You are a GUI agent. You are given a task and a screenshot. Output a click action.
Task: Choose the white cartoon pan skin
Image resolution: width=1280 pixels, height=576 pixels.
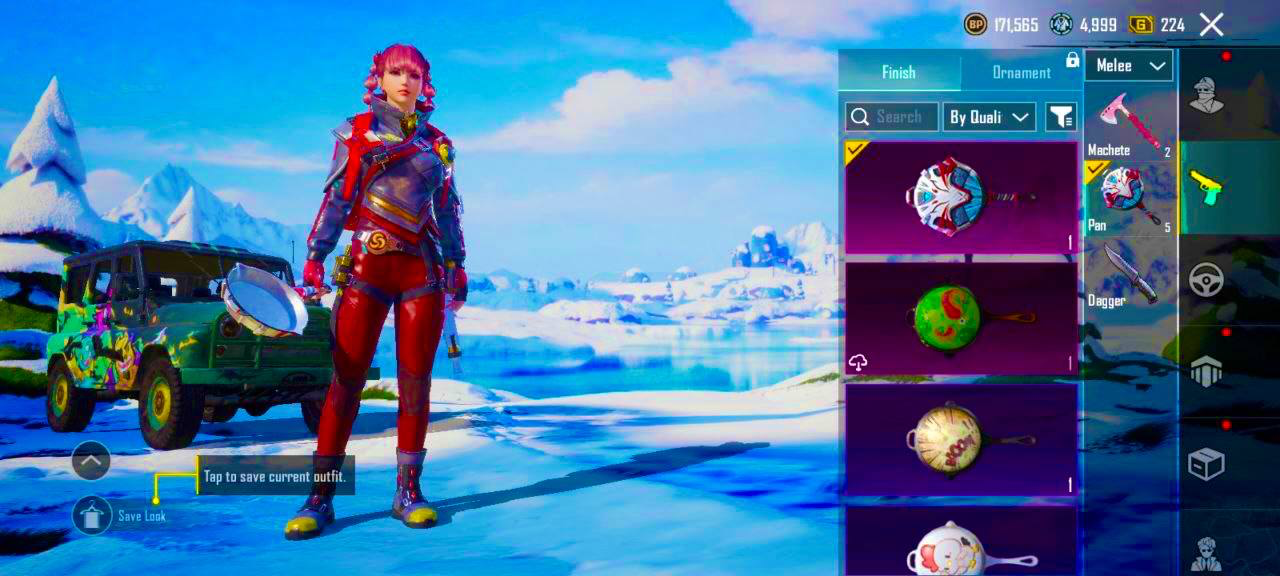tap(961, 542)
